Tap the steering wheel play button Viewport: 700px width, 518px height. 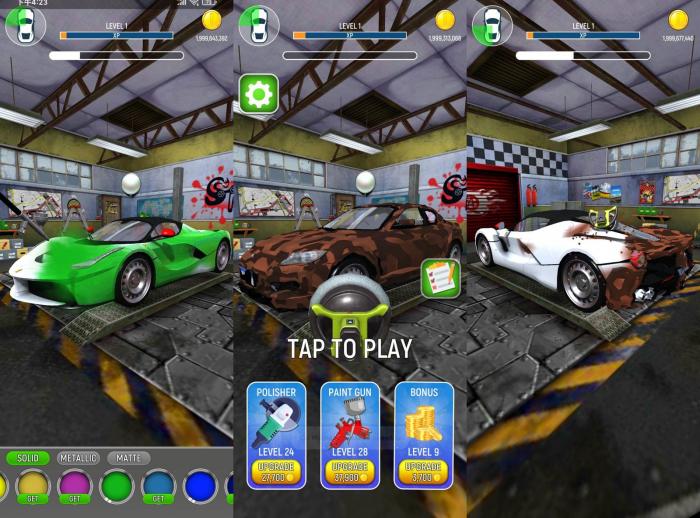[348, 307]
